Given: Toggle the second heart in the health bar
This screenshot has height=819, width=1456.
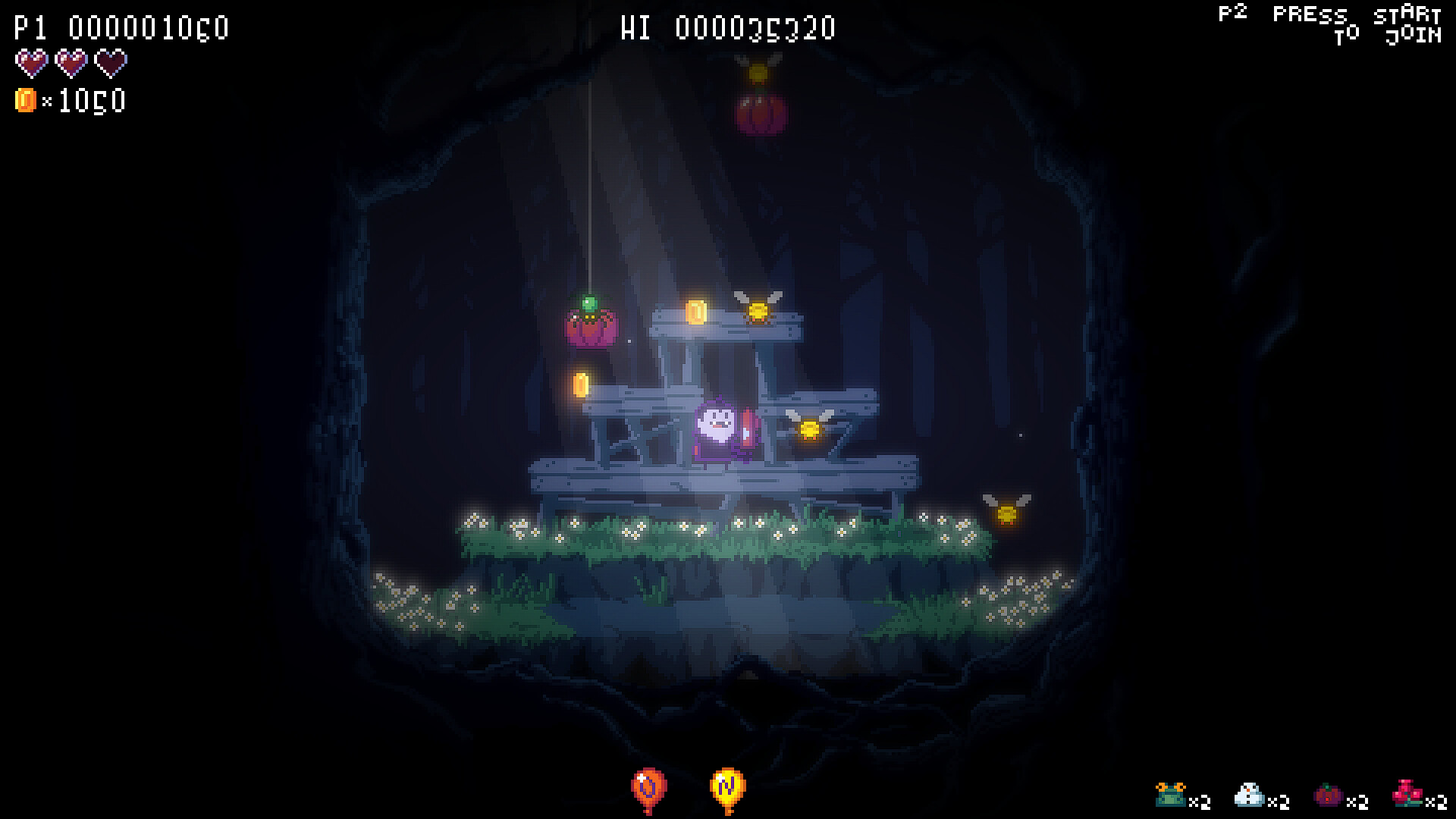Looking at the screenshot, I should point(73,64).
